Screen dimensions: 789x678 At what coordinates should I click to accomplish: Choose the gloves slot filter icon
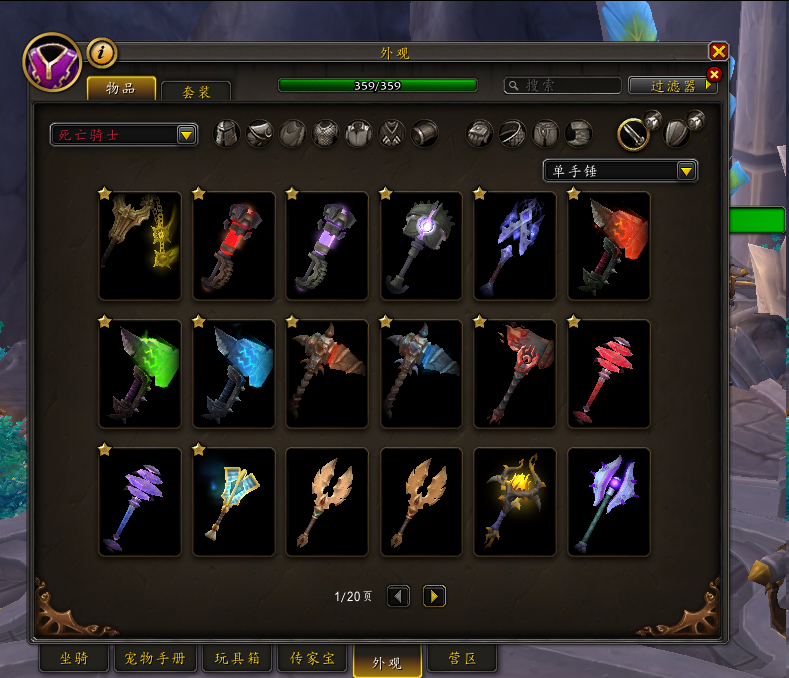coord(480,134)
